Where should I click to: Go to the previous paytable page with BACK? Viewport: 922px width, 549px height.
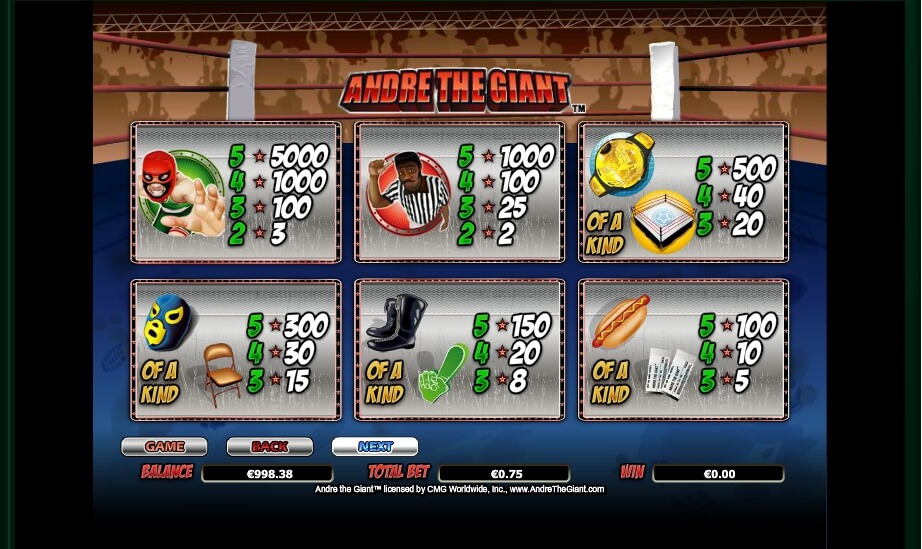(269, 447)
